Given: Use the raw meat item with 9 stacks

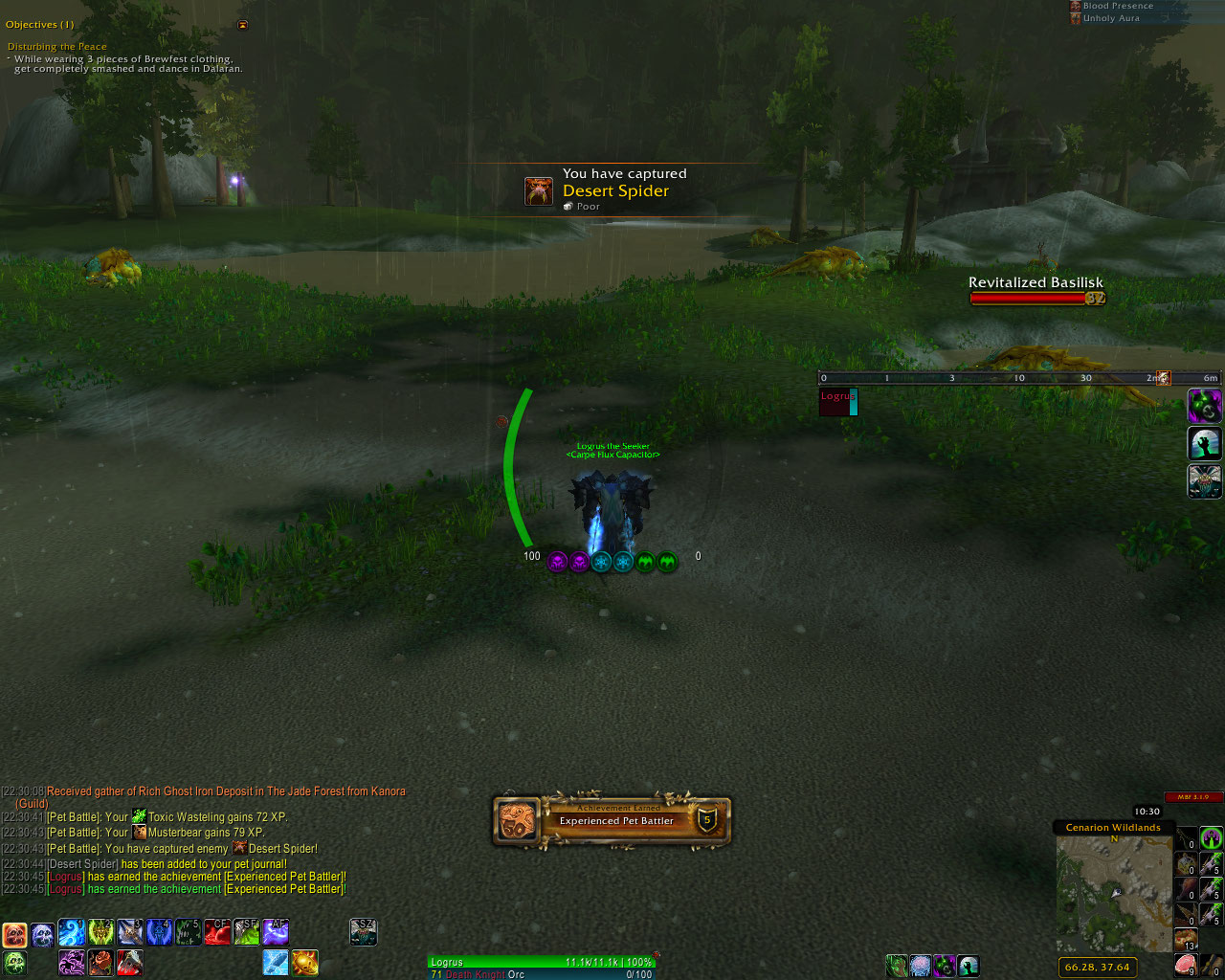Looking at the screenshot, I should point(1187,965).
